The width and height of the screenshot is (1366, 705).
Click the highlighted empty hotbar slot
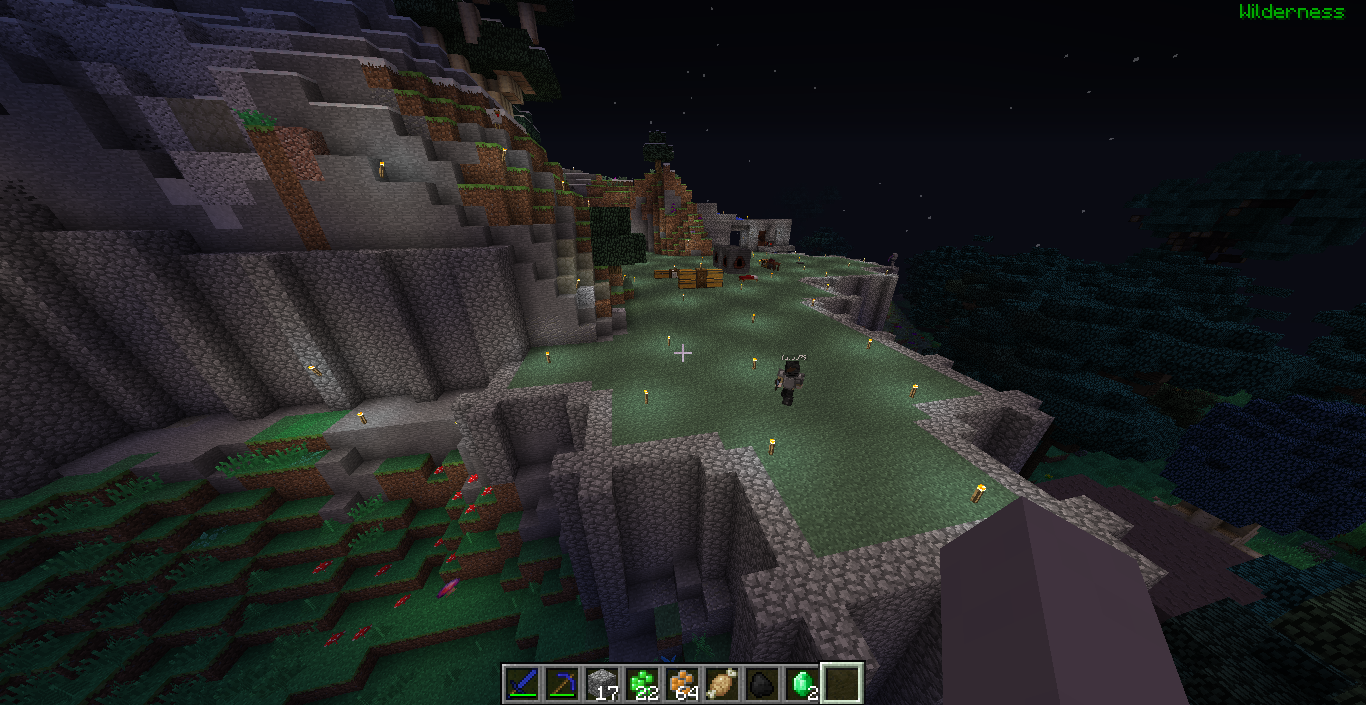[x=841, y=684]
